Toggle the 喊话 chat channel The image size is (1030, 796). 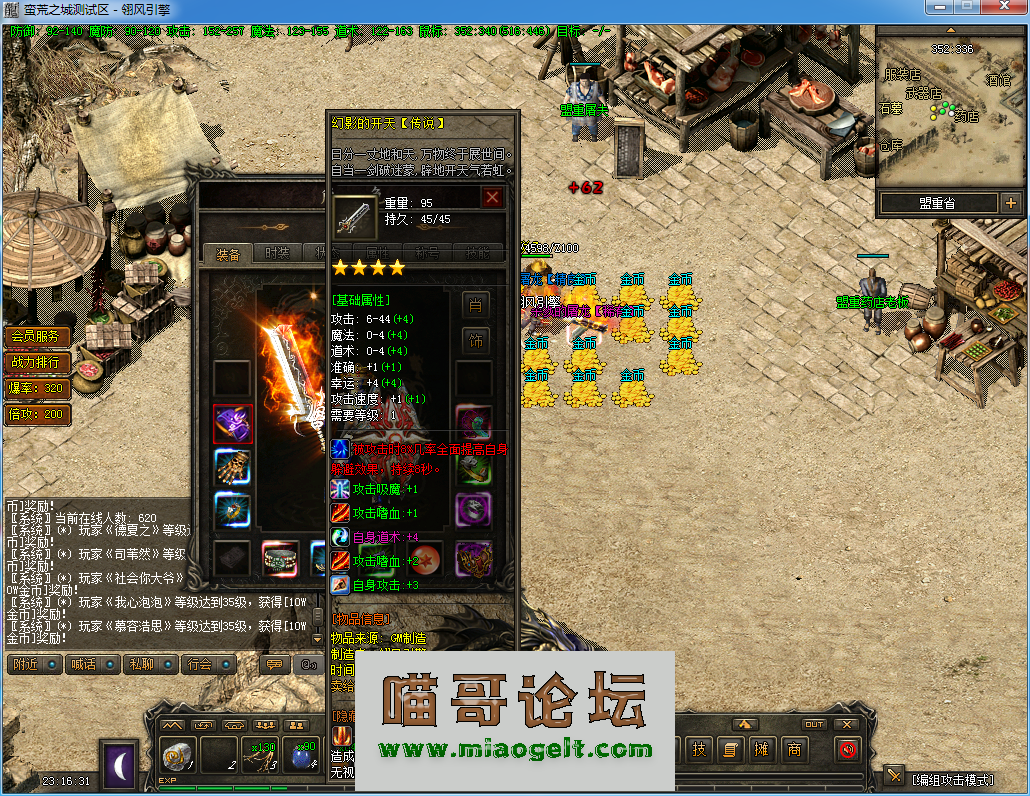pos(91,664)
